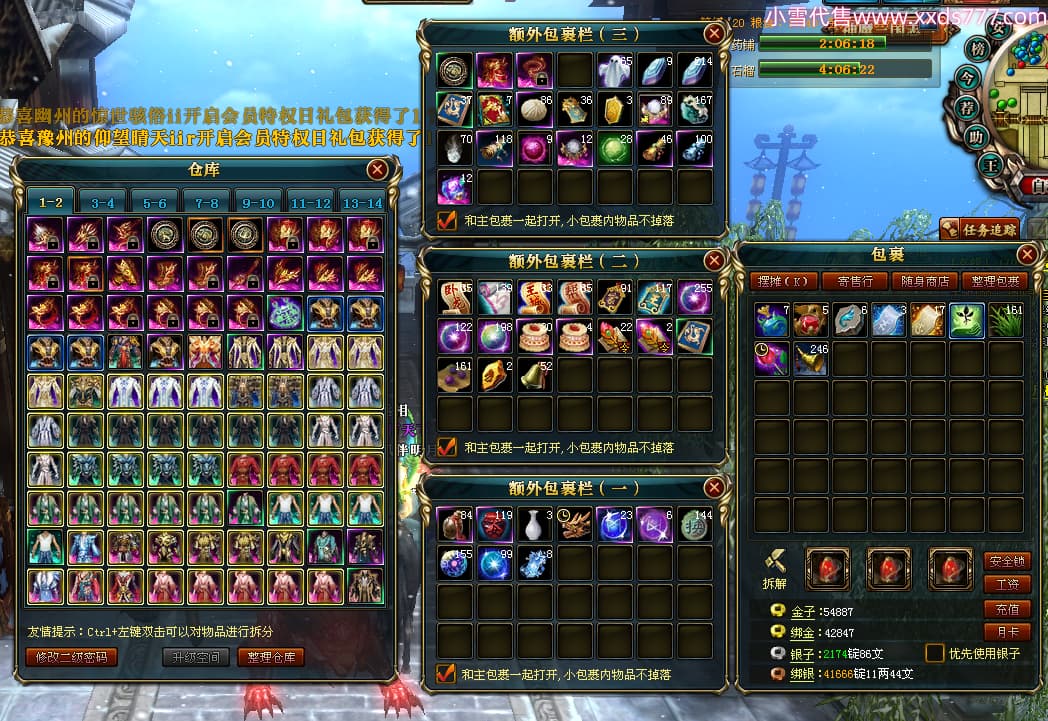Click 修改二级密码 button

tap(72, 657)
